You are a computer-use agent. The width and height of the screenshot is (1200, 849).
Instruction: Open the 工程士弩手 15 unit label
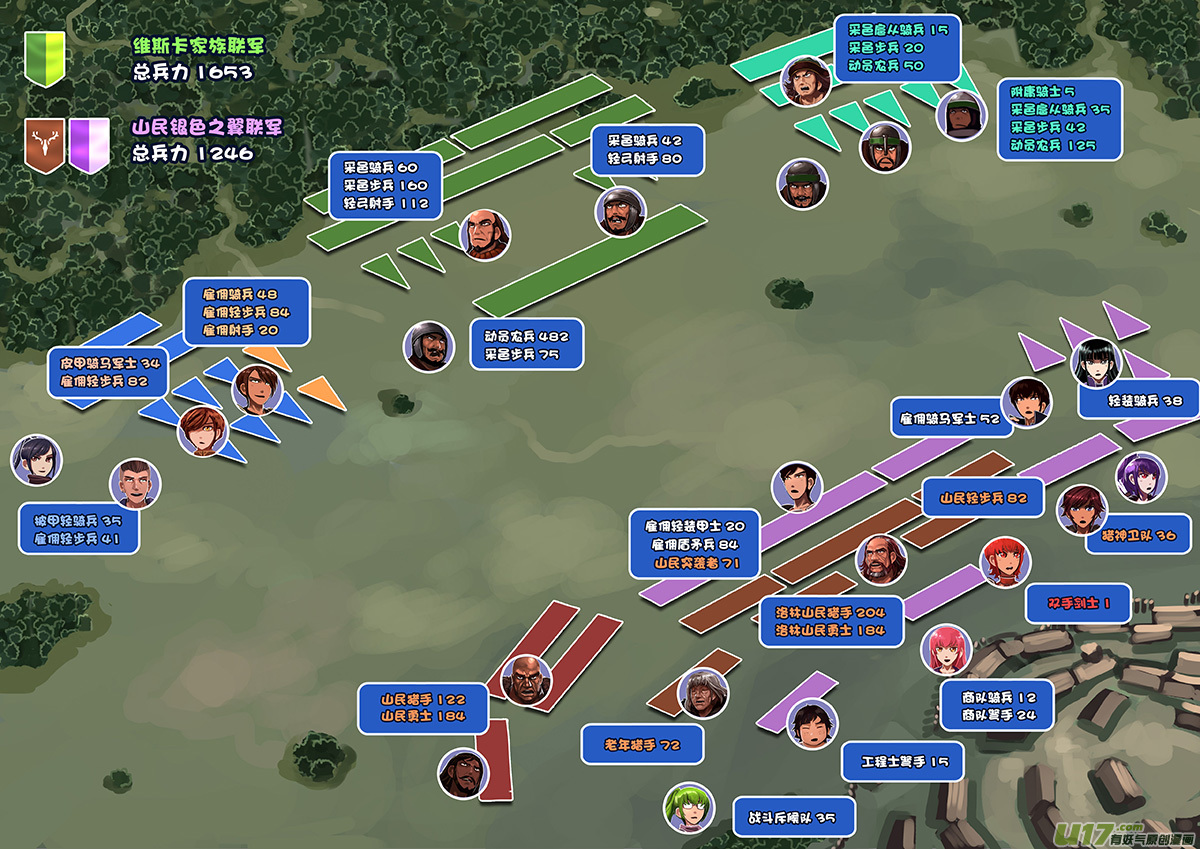902,762
